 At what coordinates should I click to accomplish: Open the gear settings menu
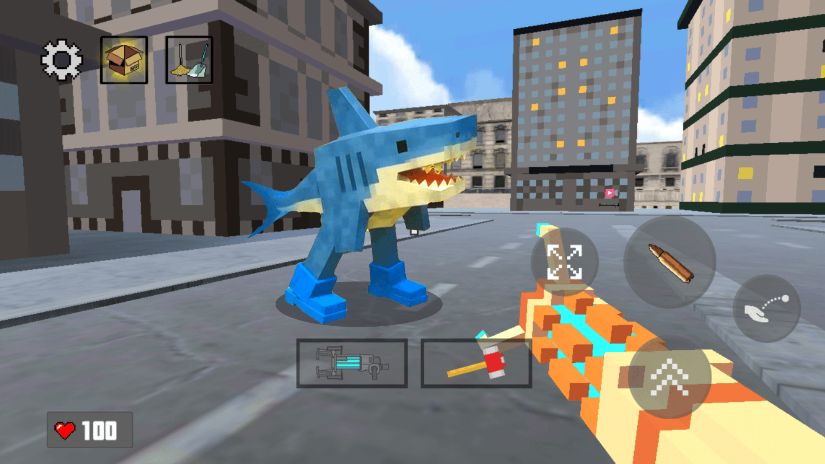(61, 61)
